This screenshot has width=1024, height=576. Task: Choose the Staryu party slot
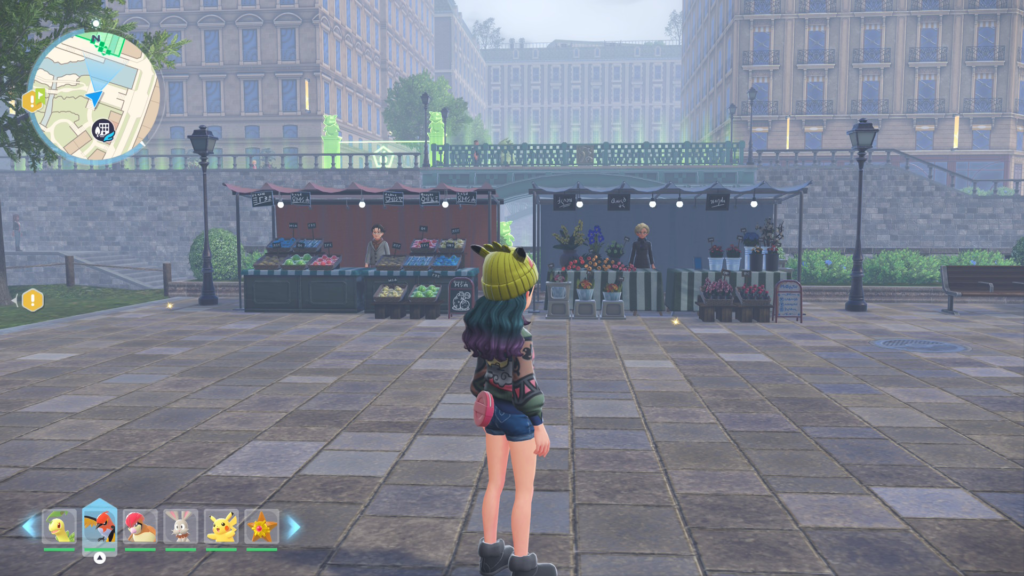pos(262,526)
